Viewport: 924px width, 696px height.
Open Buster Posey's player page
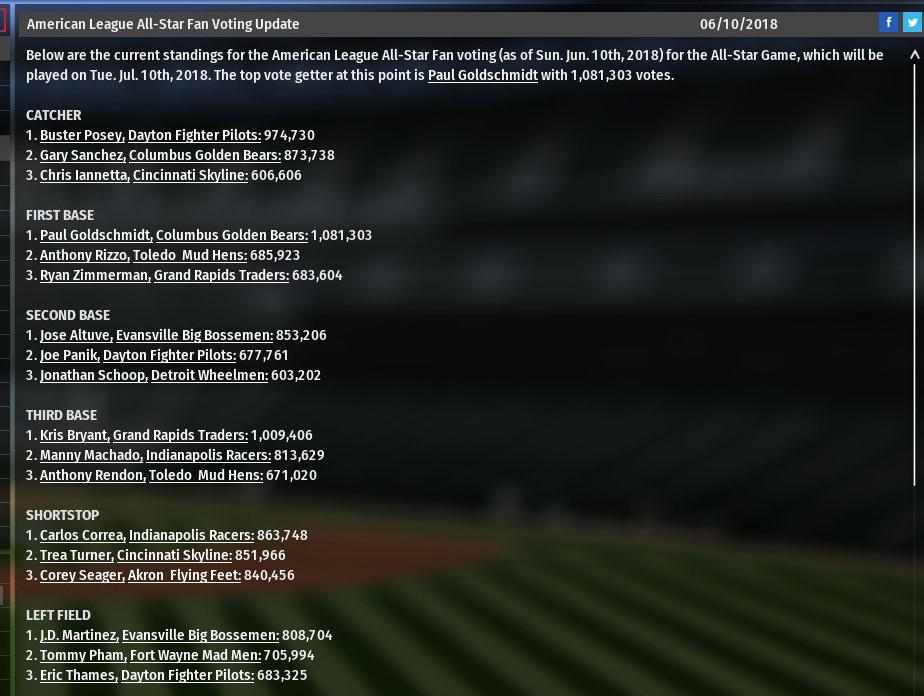pos(81,135)
